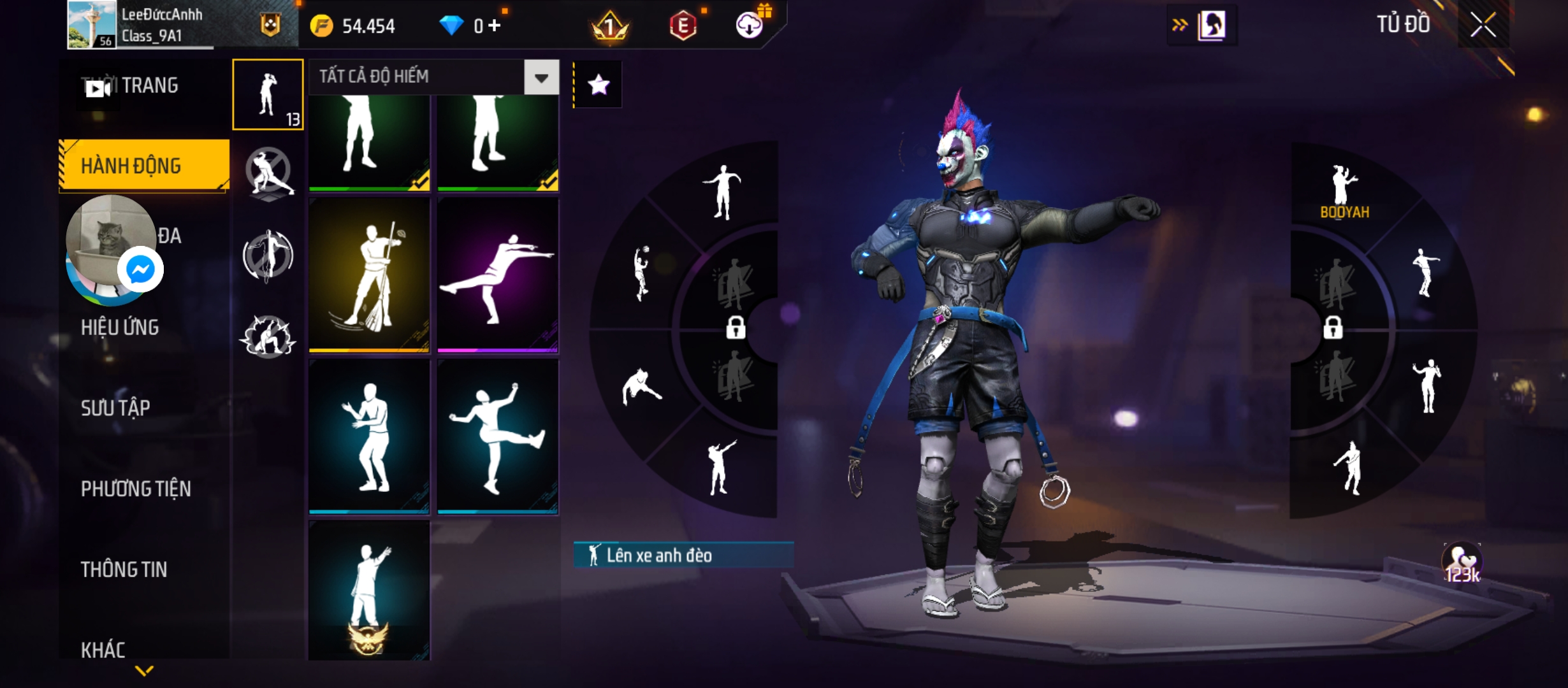Open the 123k likes heart icon
1568x688 pixels.
[1462, 563]
